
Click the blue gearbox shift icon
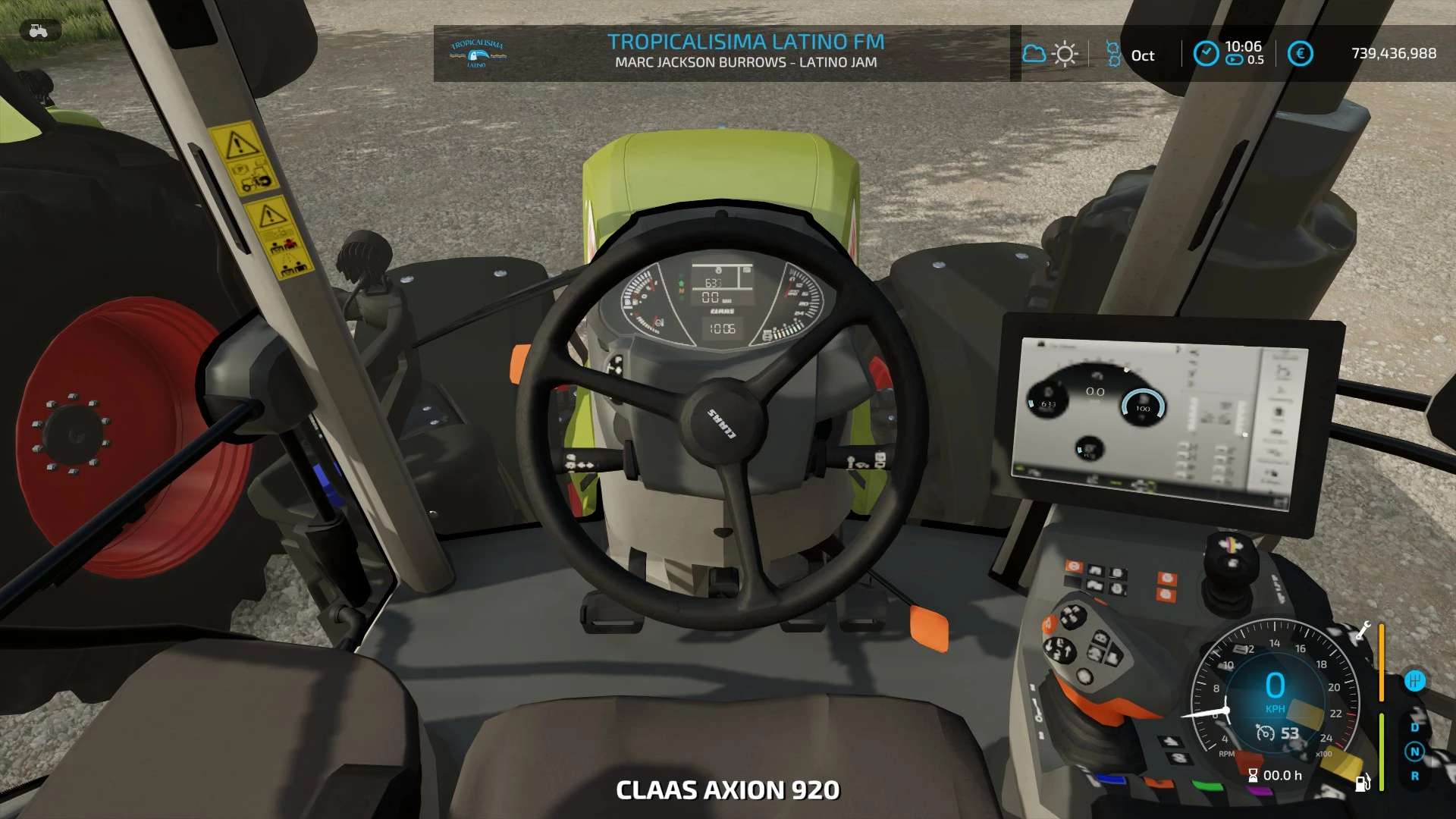click(x=1414, y=680)
